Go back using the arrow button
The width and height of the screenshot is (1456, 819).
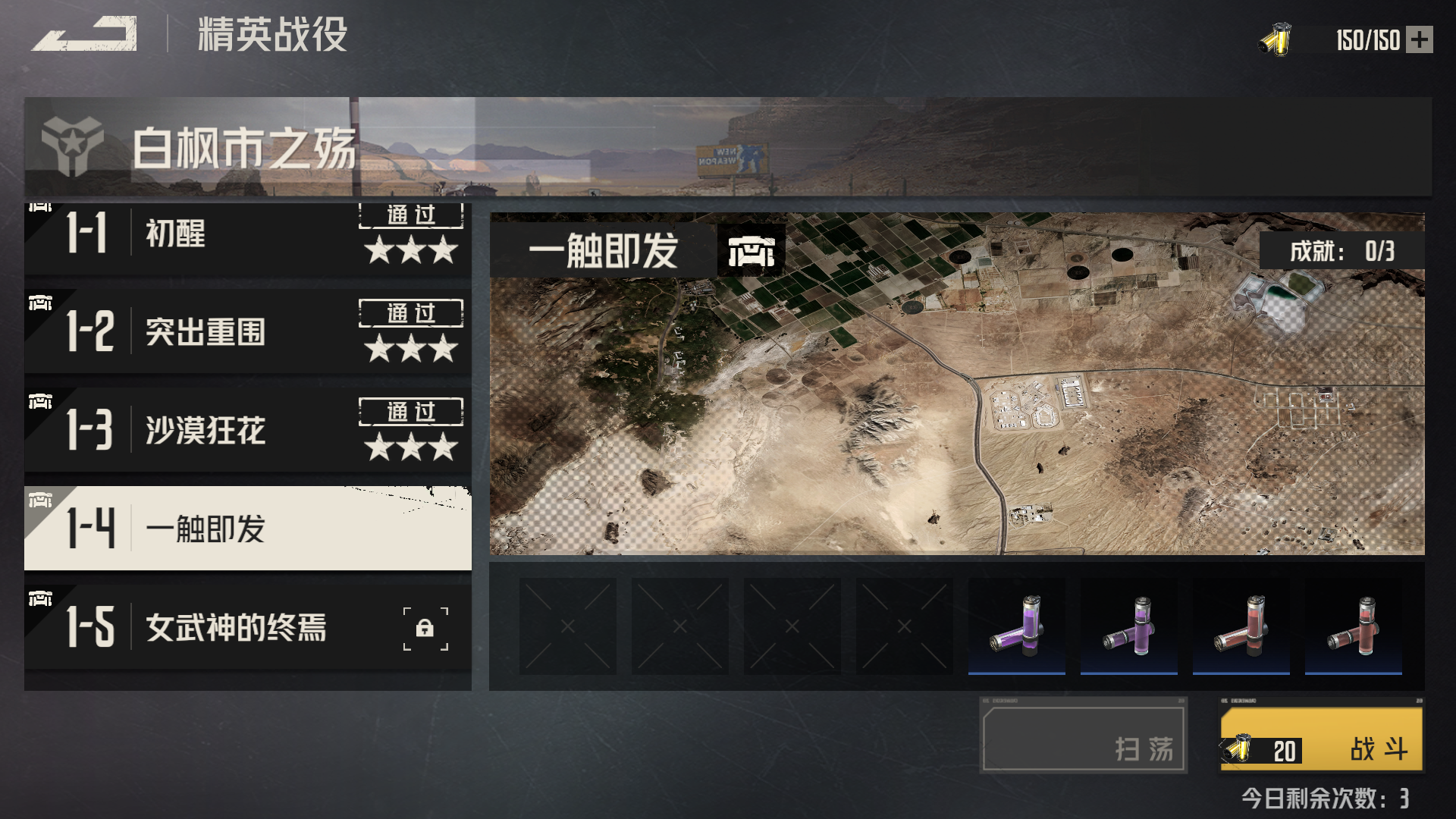tap(85, 35)
